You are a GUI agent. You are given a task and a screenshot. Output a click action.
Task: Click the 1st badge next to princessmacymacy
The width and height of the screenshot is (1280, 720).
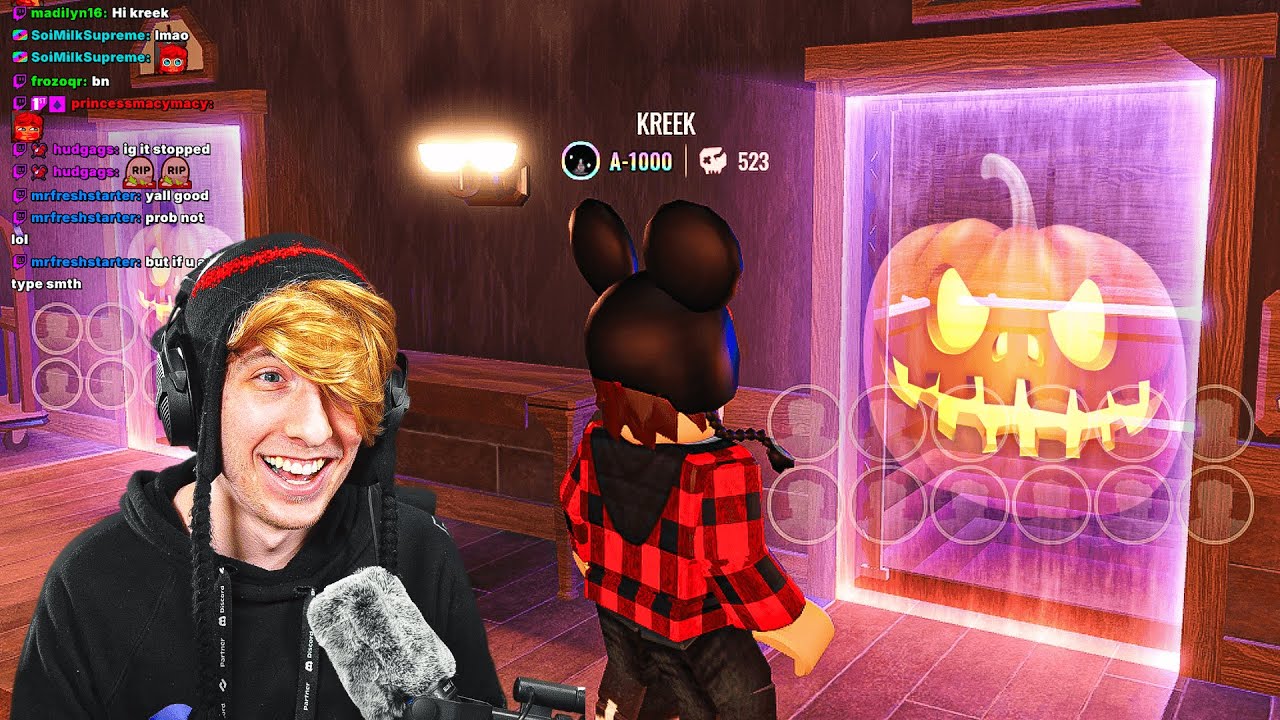point(38,101)
